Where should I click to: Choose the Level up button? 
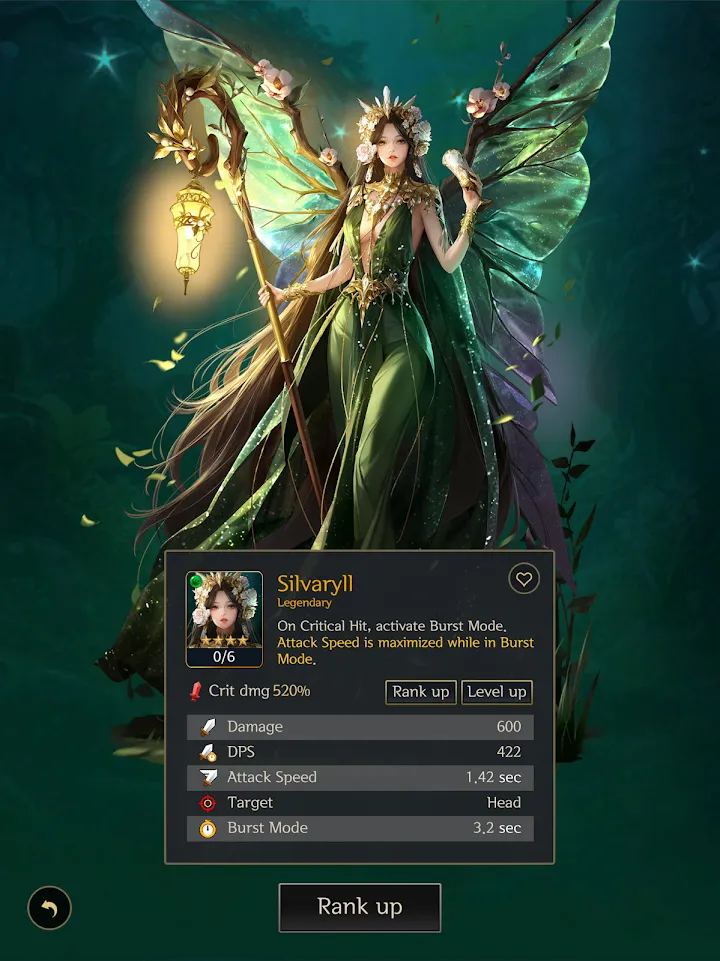497,692
